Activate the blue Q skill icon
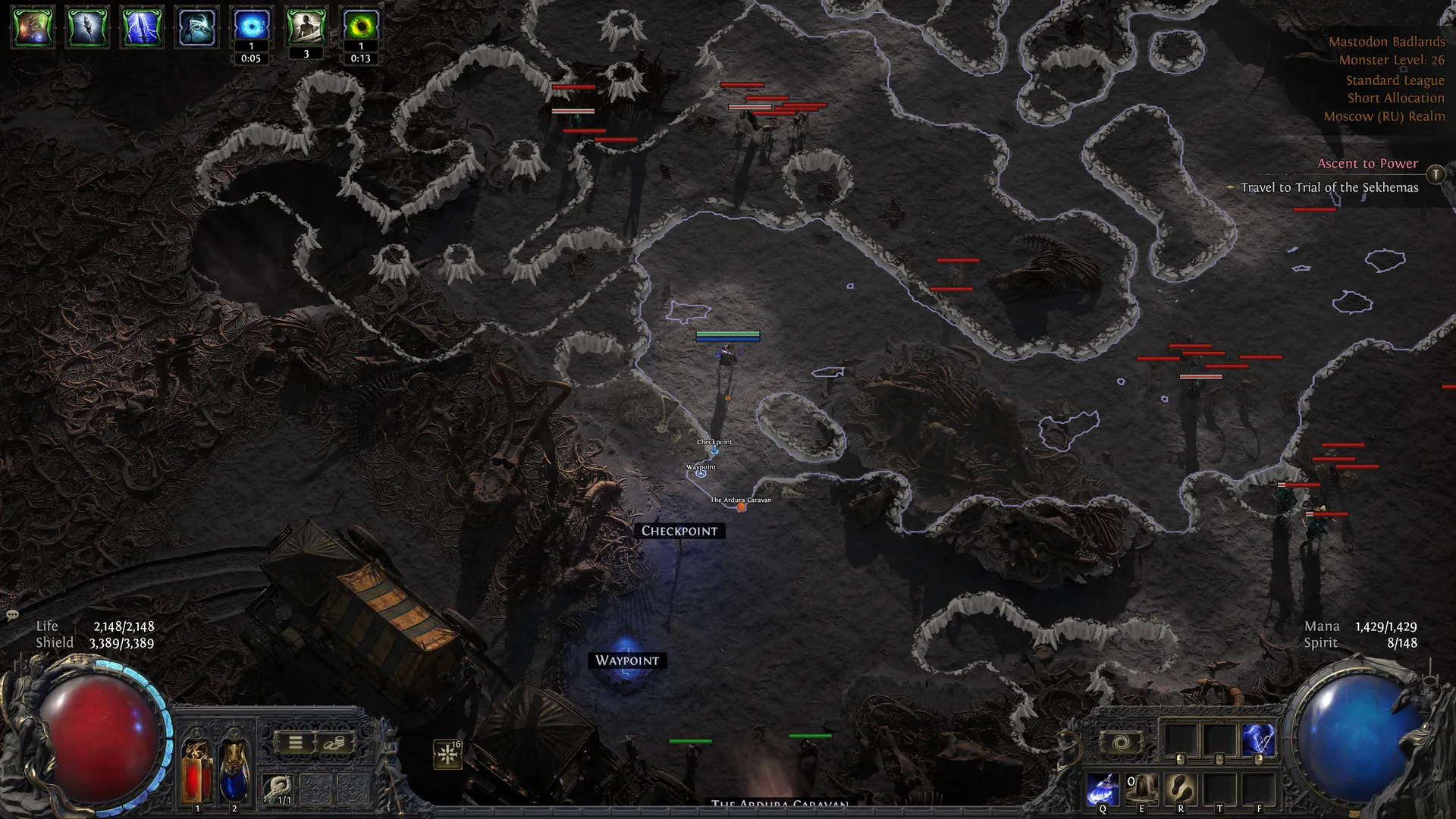1456x819 pixels. coord(1103,789)
